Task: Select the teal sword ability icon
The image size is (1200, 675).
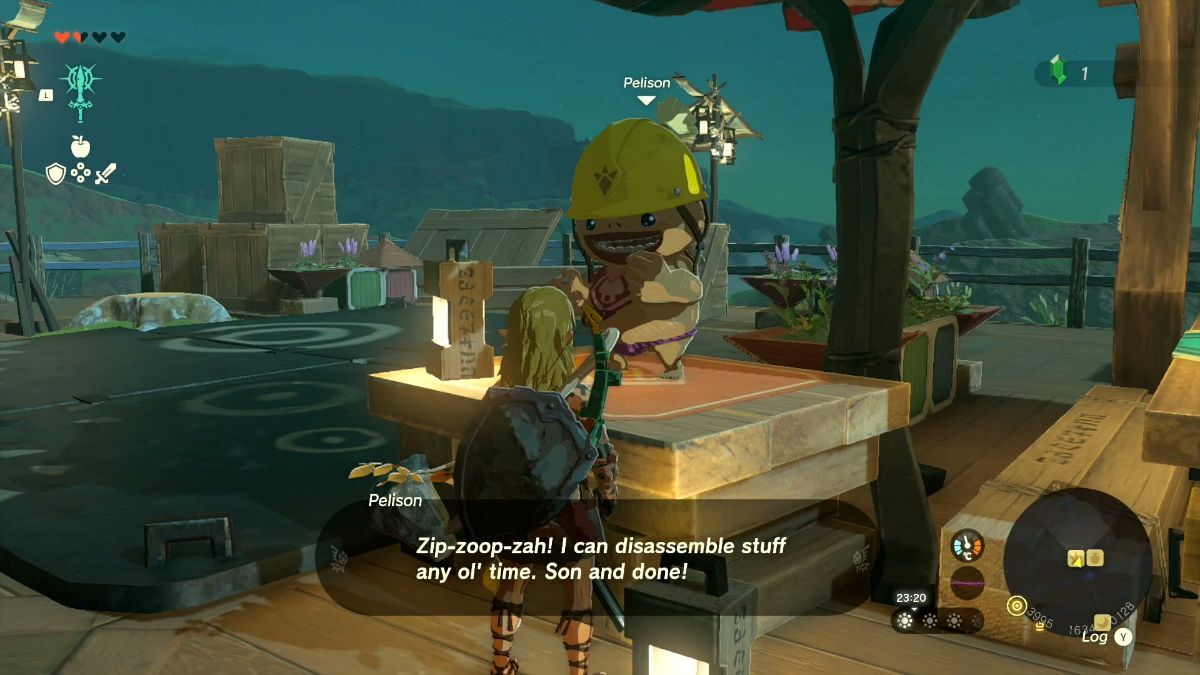Action: 79,92
